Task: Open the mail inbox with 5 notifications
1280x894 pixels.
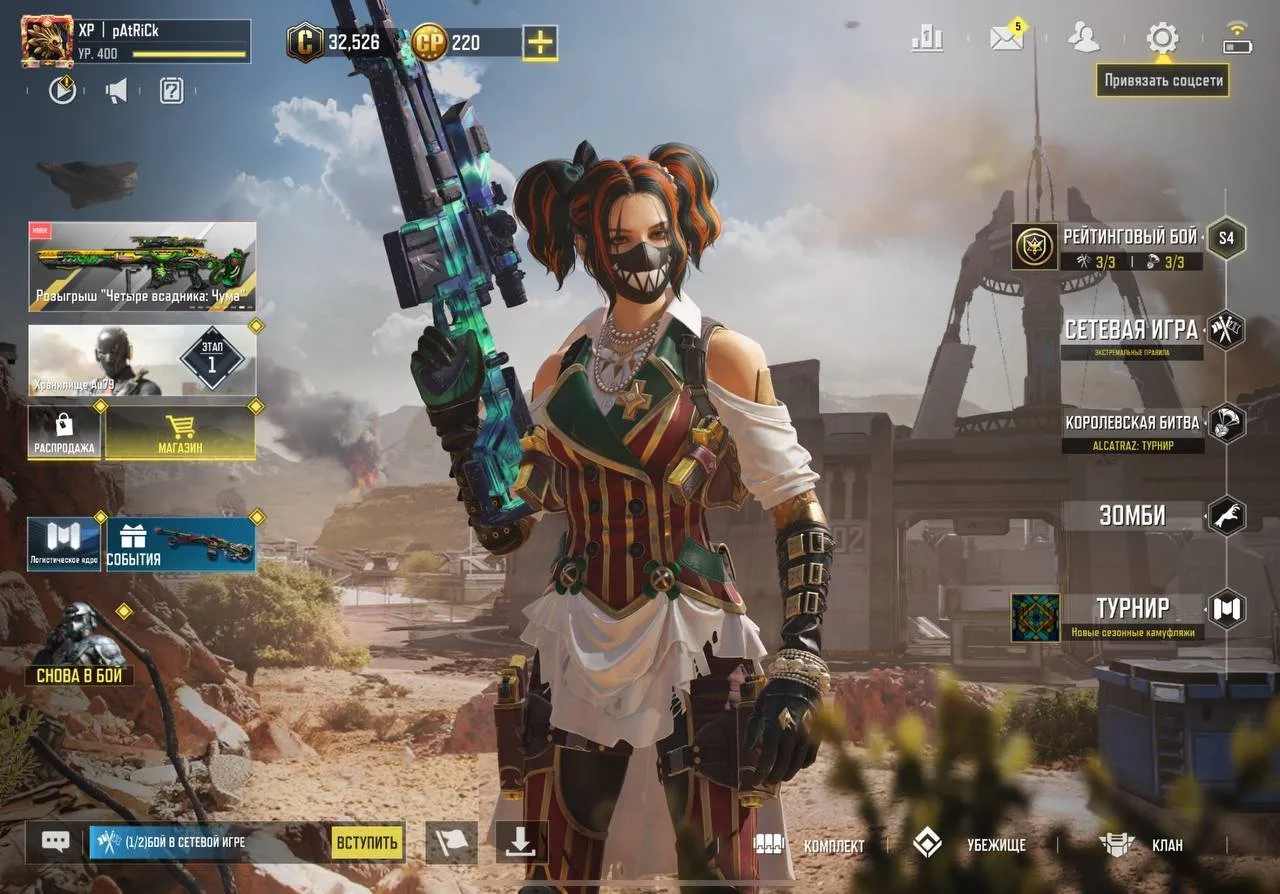Action: [x=1005, y=37]
